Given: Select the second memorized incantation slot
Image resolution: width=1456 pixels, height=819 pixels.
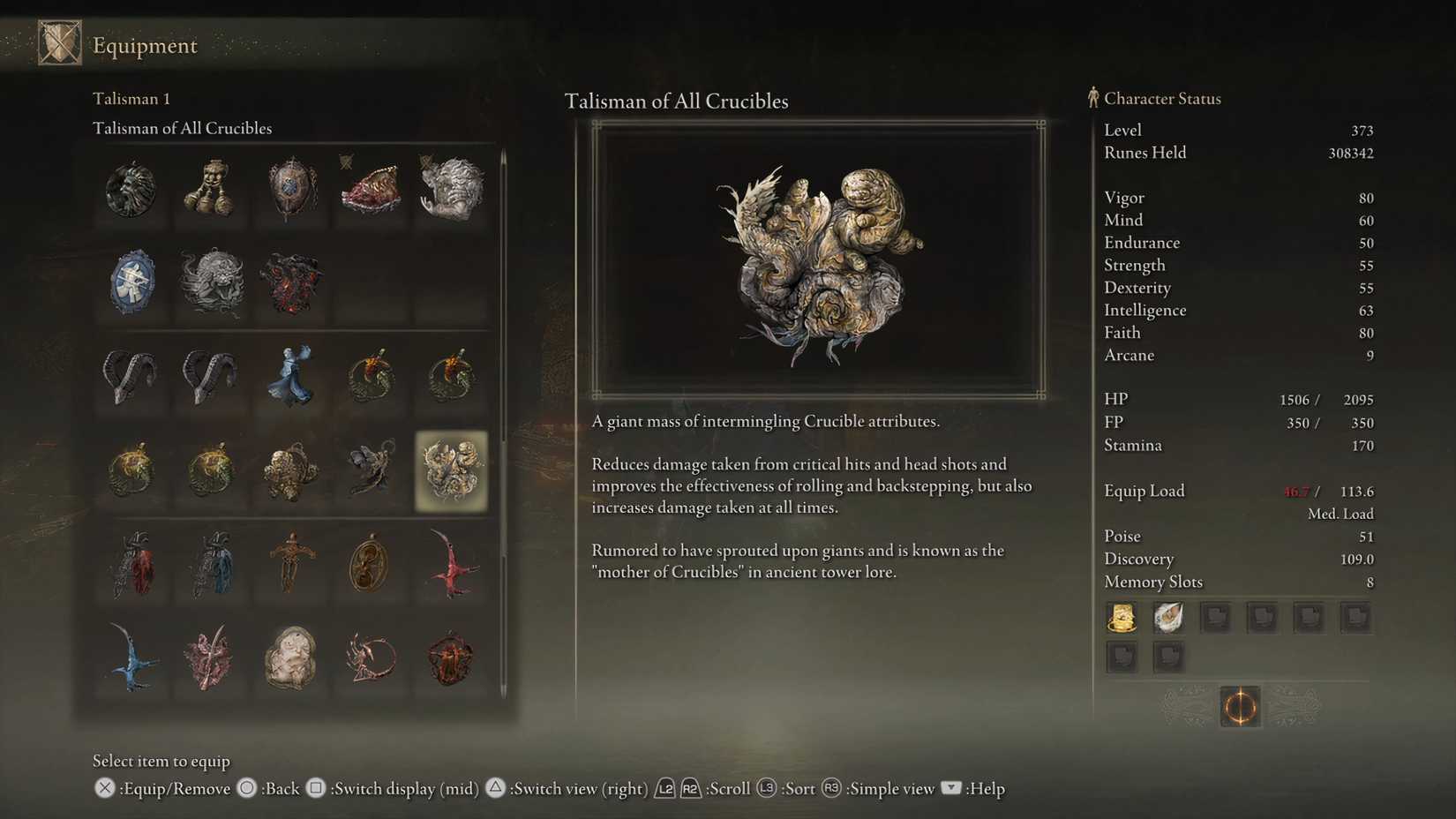Looking at the screenshot, I should (x=1168, y=617).
